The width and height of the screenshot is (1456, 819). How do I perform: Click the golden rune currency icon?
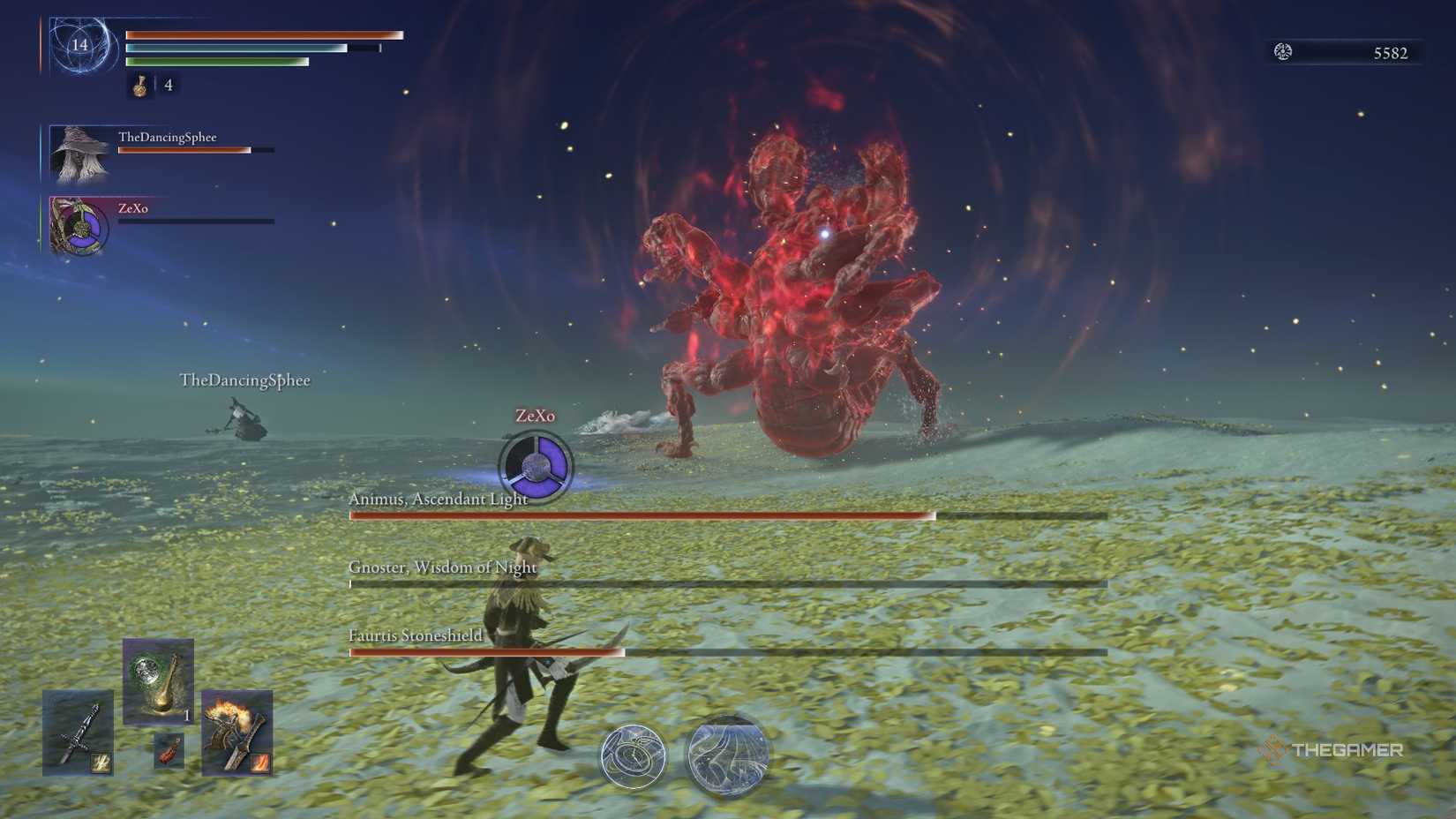point(1284,51)
